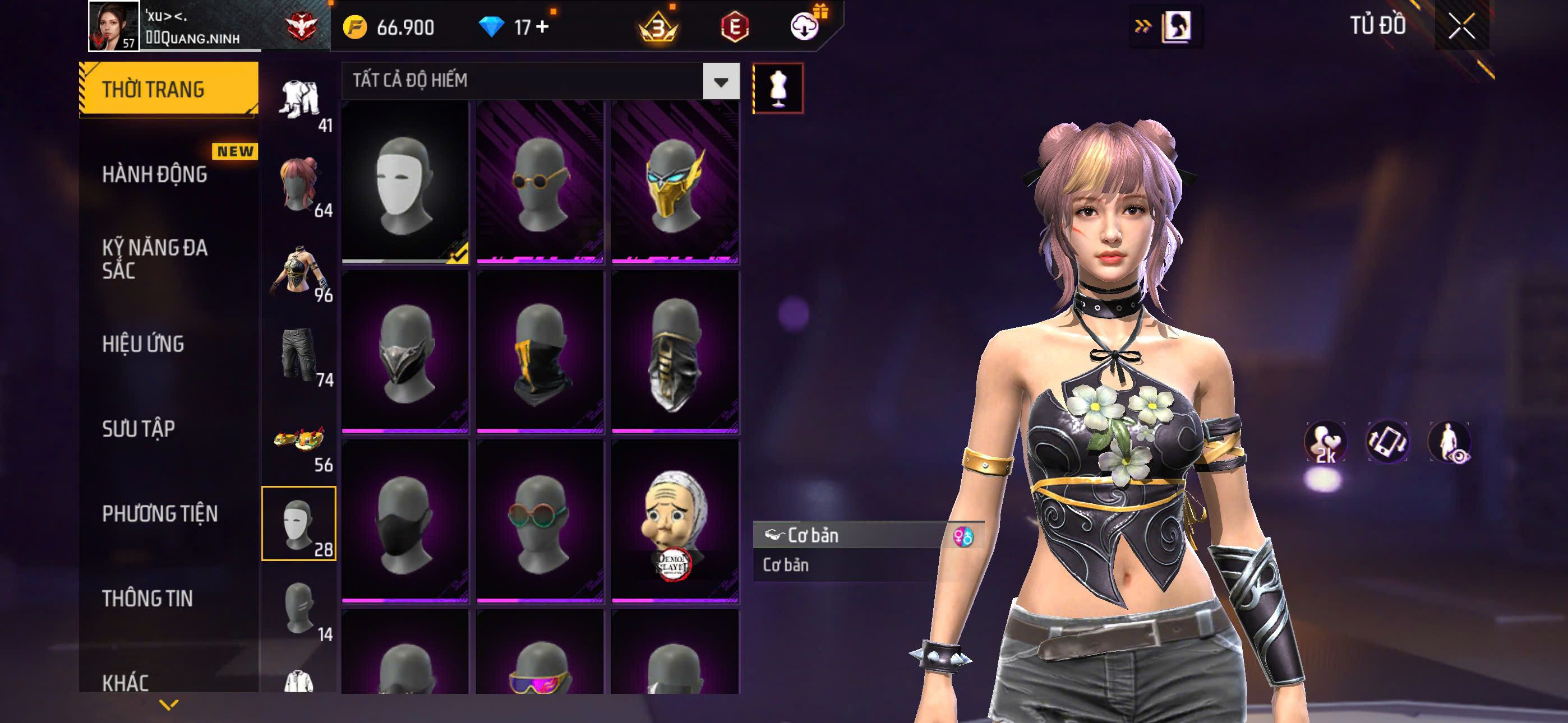Show the Thông Tin tab
This screenshot has width=1568, height=723.
(x=147, y=598)
